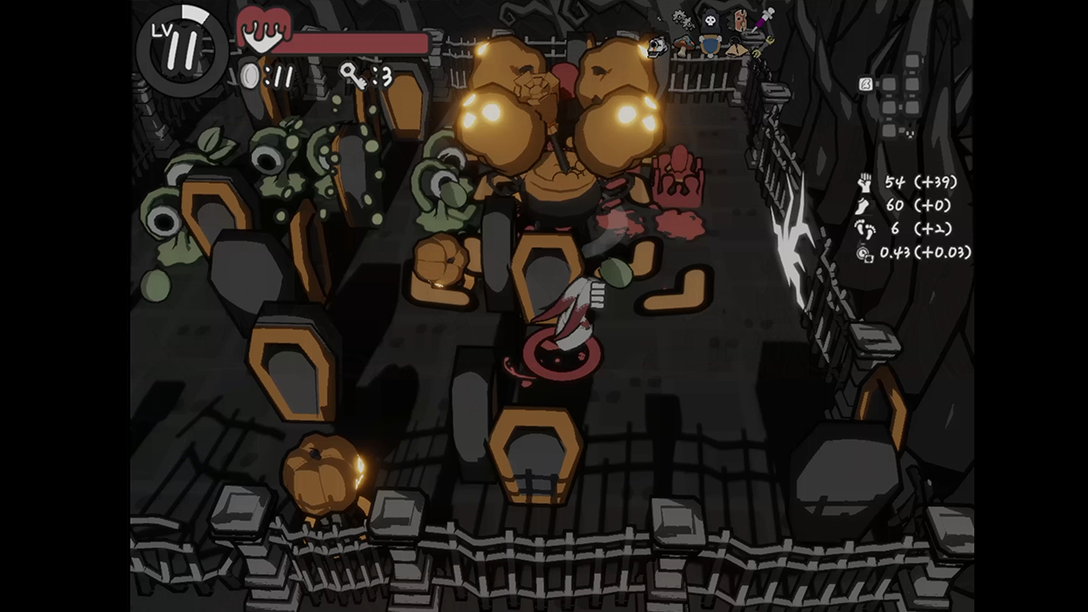Click the footprints movement stat icon

point(865,229)
